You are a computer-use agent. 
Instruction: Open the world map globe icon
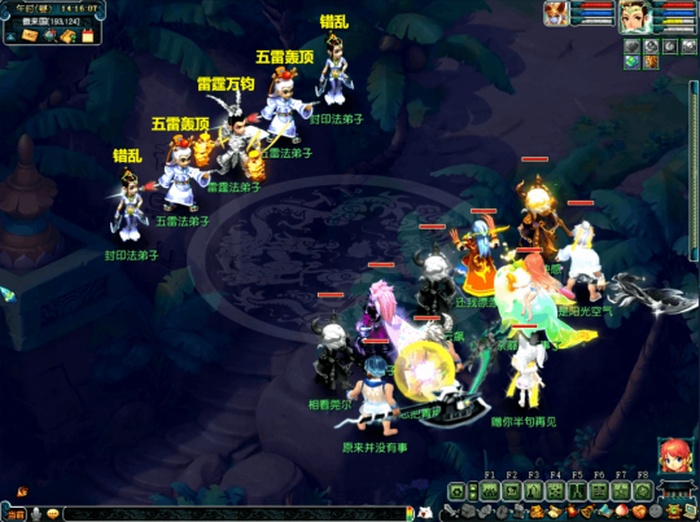[50, 36]
